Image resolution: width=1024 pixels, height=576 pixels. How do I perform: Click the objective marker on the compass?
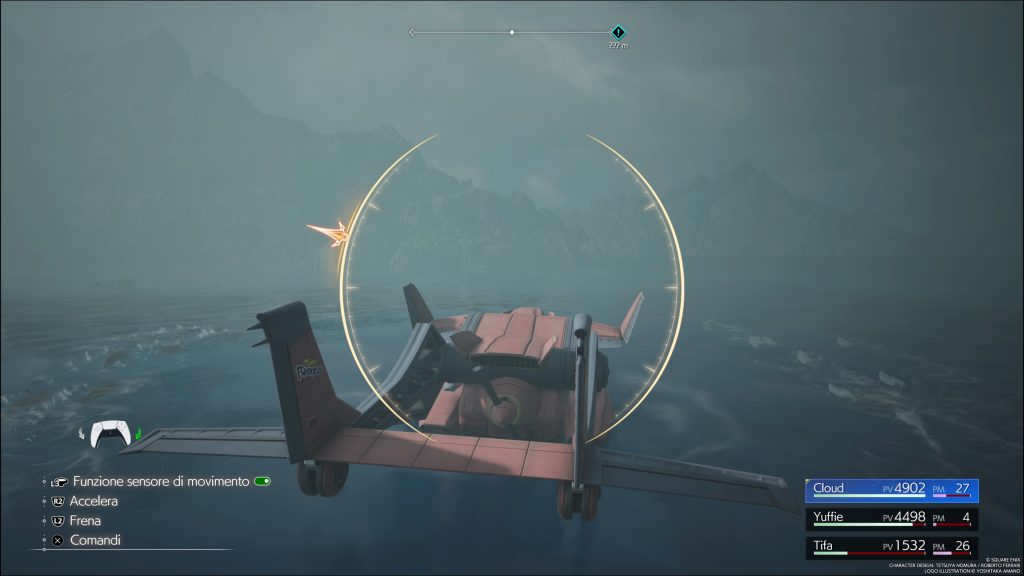tap(618, 33)
